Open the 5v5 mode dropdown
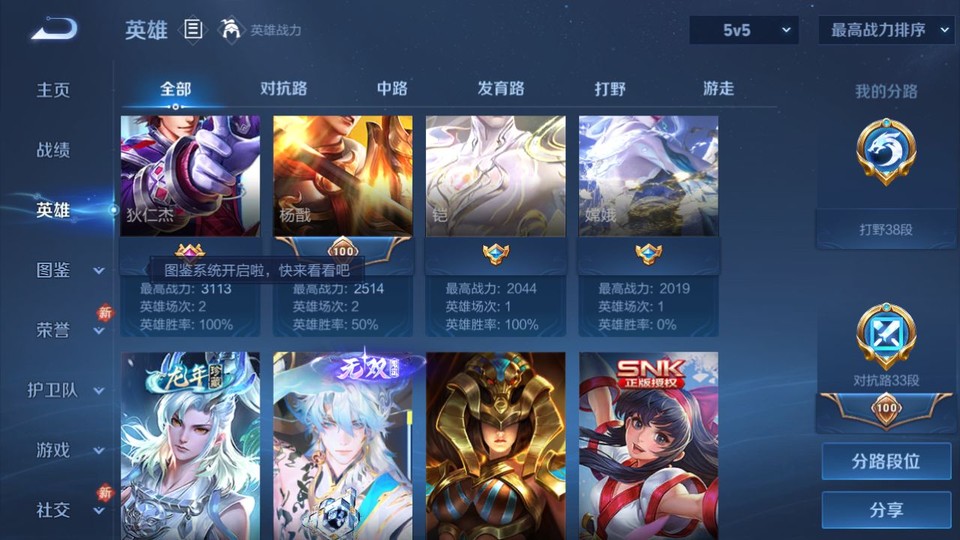Viewport: 960px width, 540px height. [x=743, y=31]
